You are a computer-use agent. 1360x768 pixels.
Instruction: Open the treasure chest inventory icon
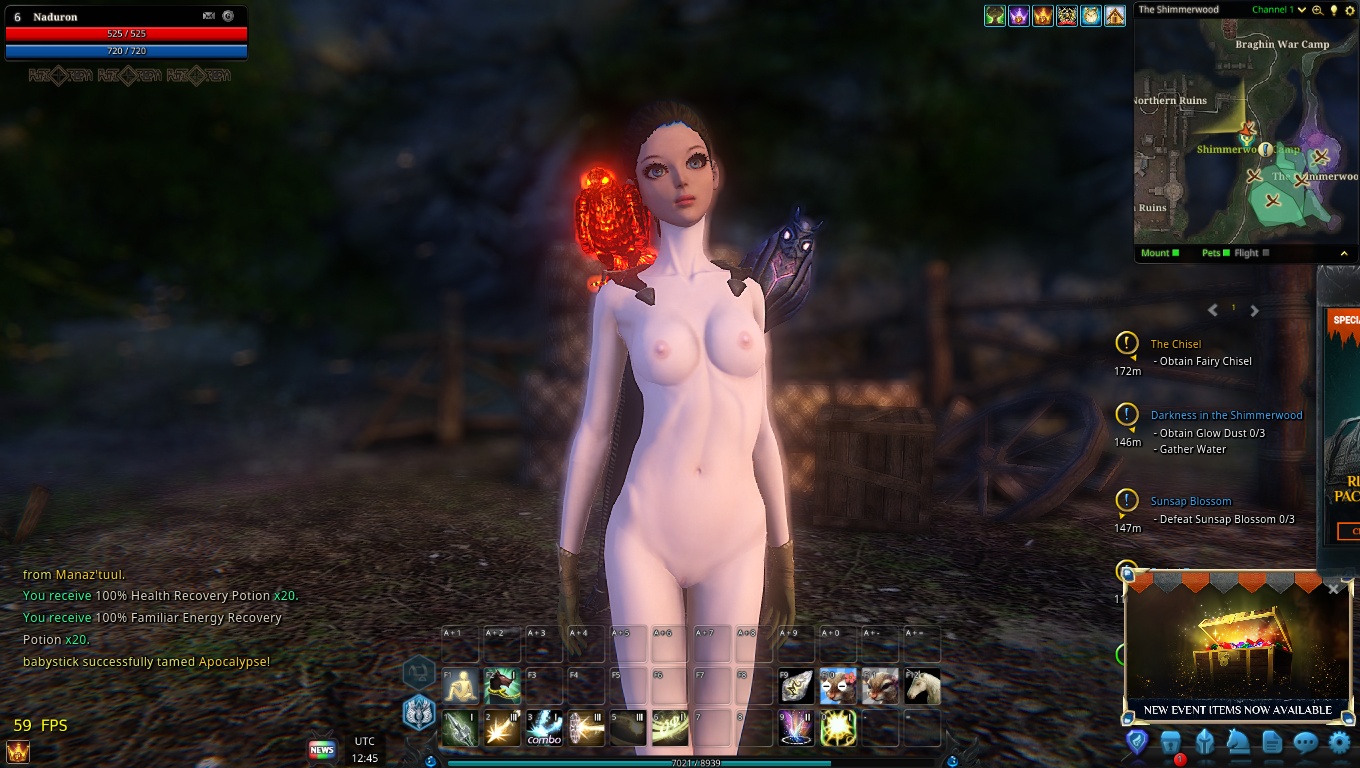[1171, 742]
